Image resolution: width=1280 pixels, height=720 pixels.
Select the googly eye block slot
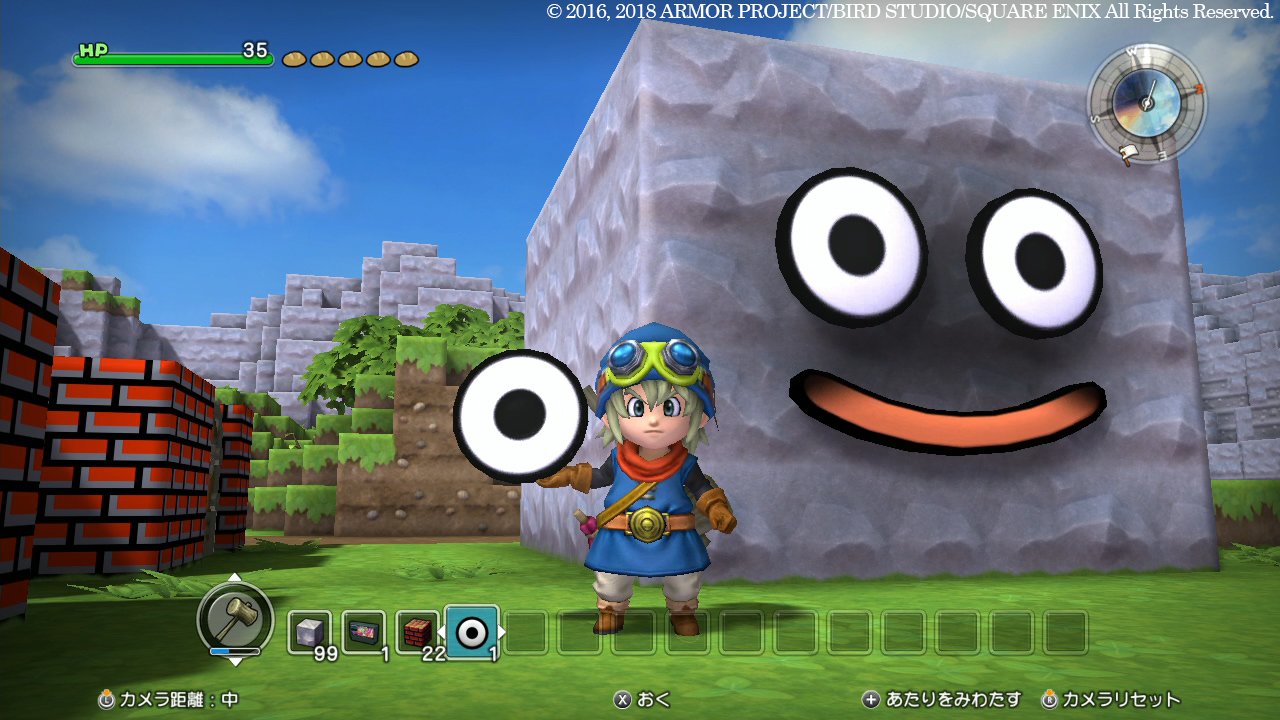[470, 630]
